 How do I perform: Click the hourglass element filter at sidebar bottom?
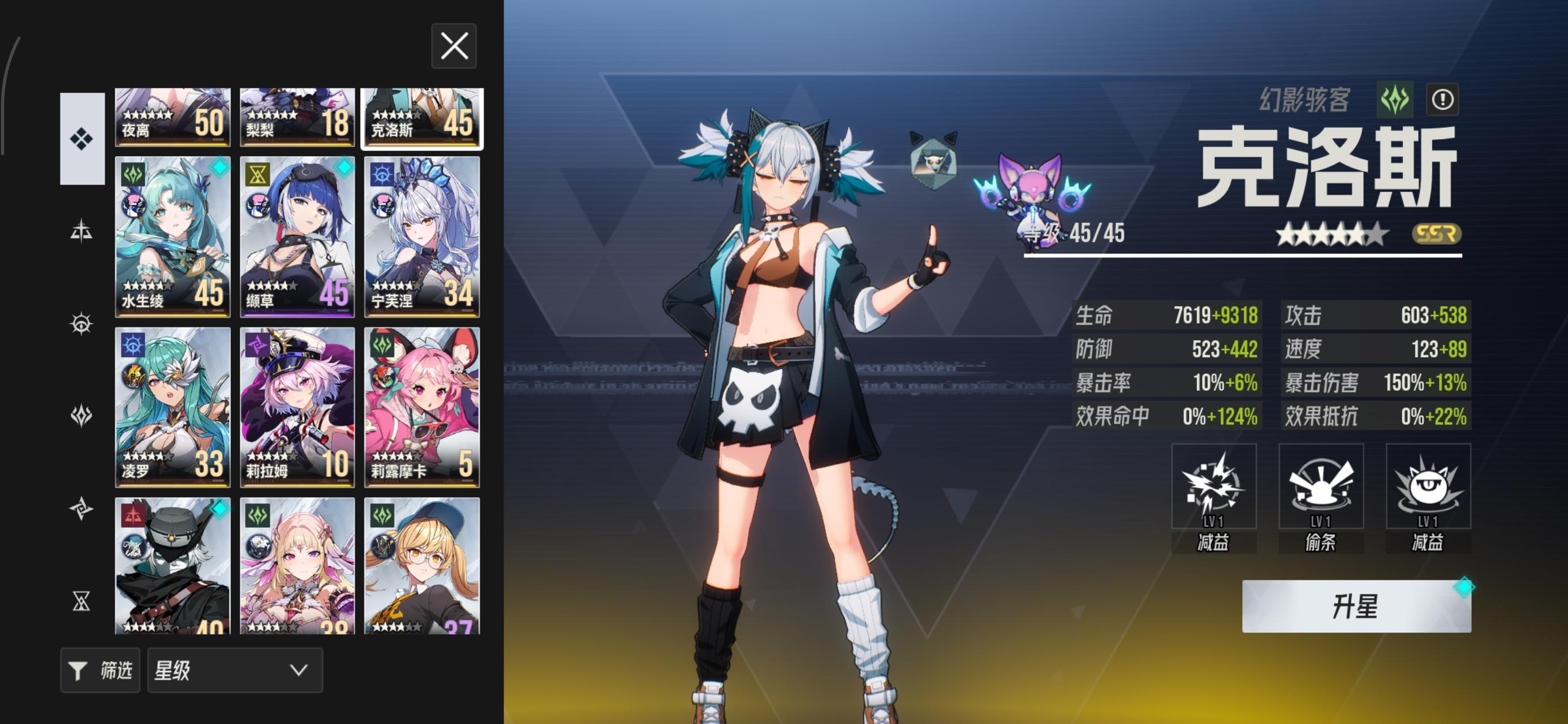tap(82, 598)
